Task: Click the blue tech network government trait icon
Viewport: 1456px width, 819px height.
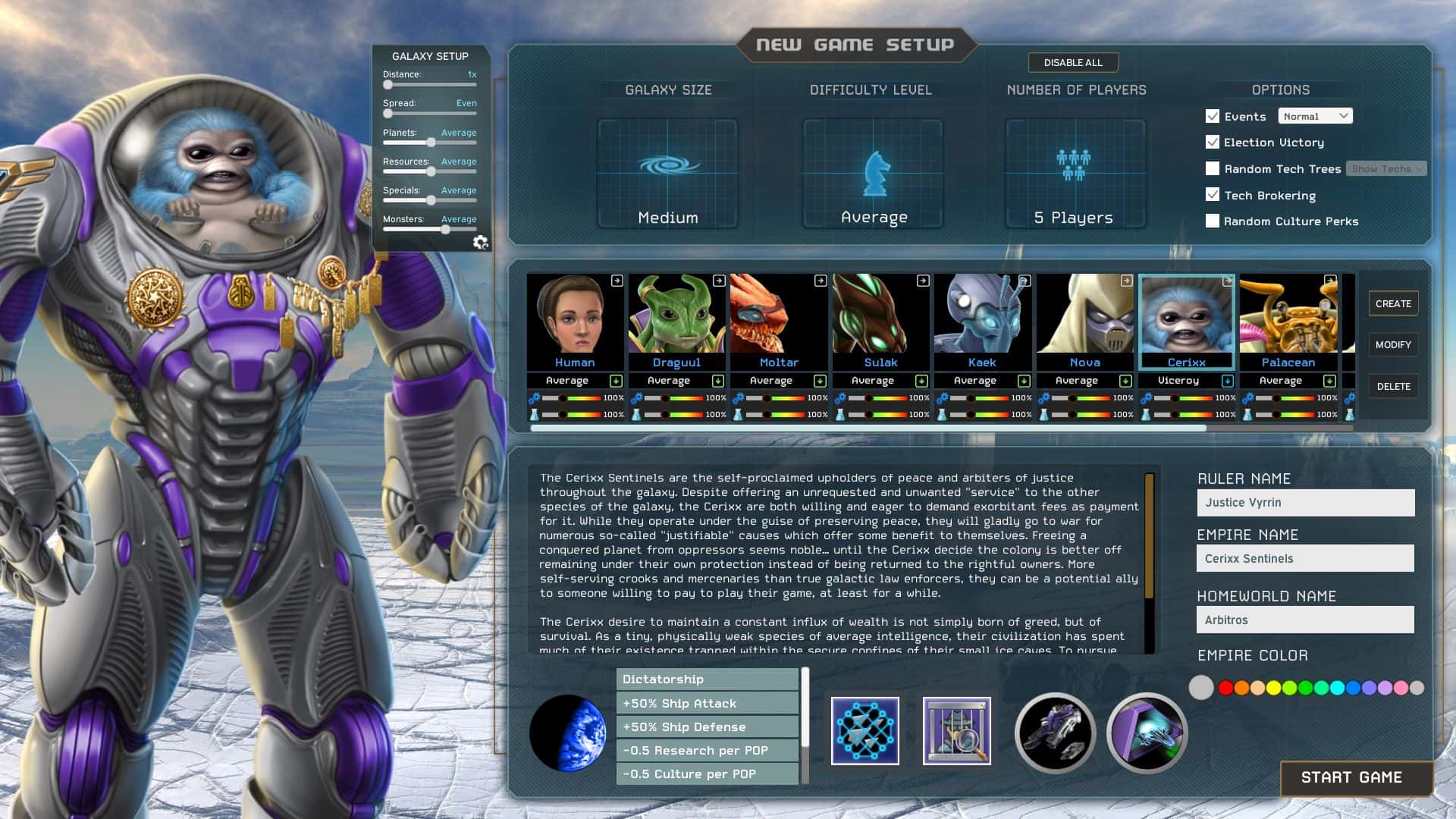Action: click(x=864, y=731)
